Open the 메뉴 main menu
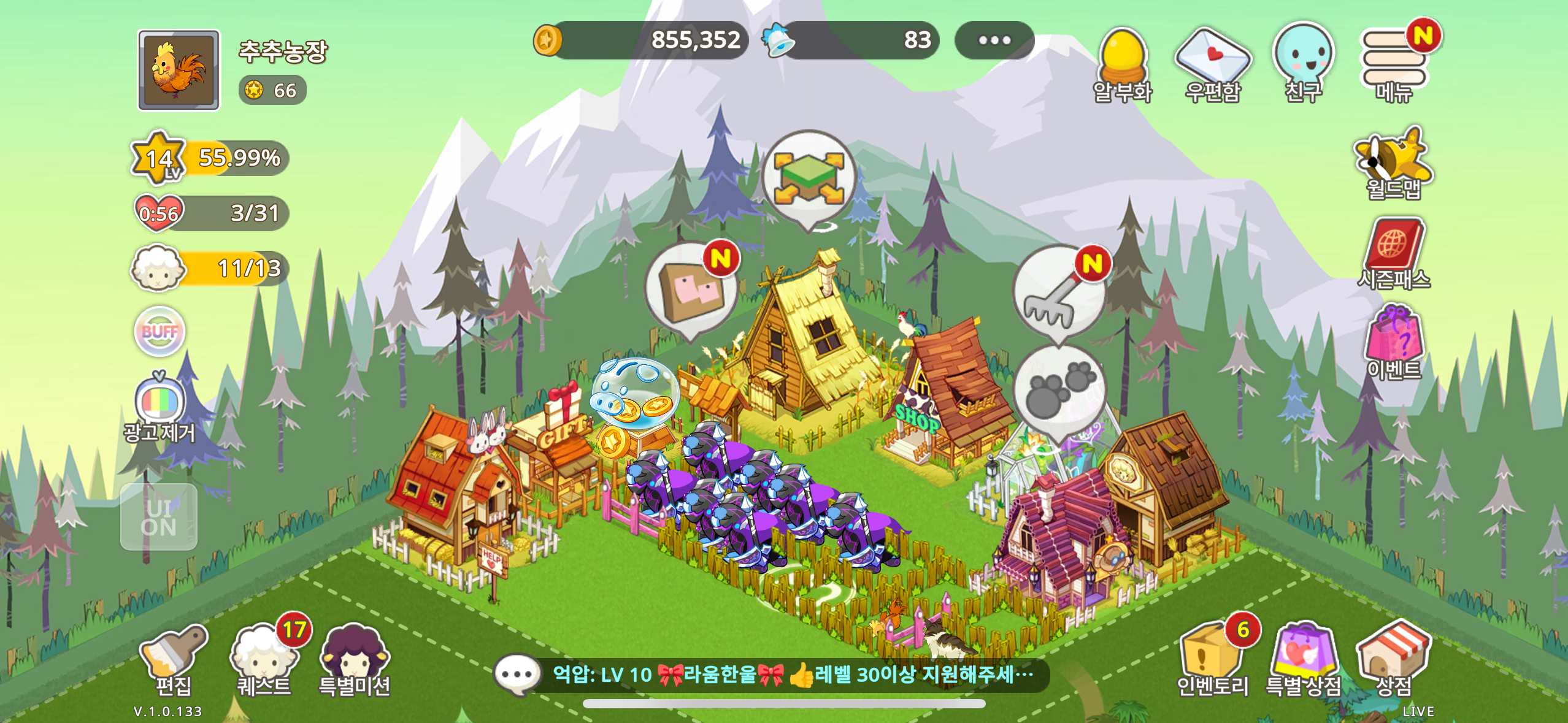Image resolution: width=1568 pixels, height=723 pixels. pyautogui.click(x=1394, y=62)
